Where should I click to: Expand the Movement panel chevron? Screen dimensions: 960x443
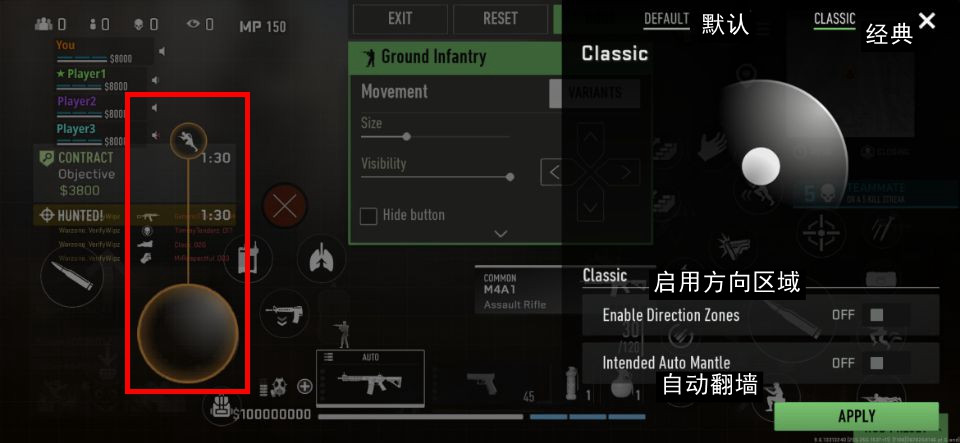pos(501,233)
